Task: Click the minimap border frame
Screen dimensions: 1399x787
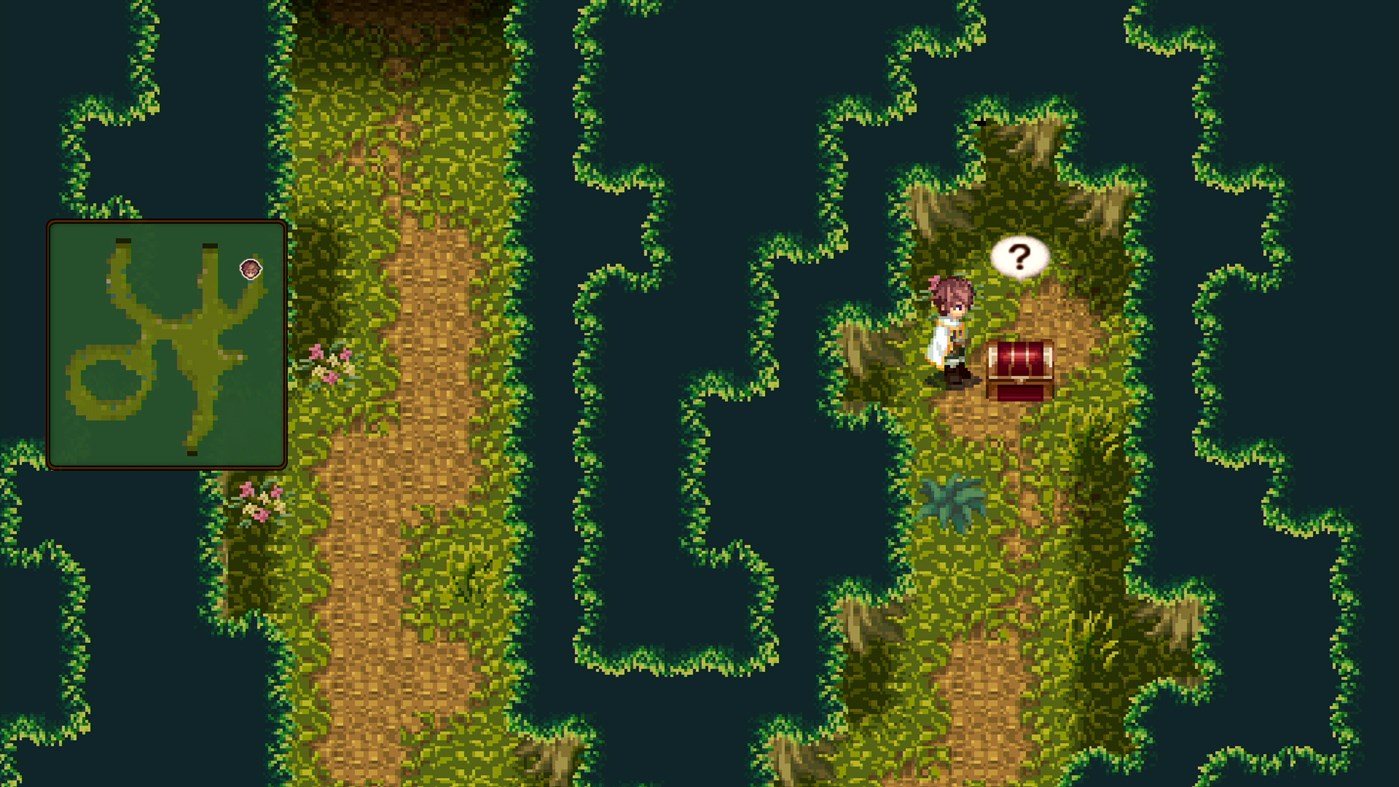Action: coord(166,222)
